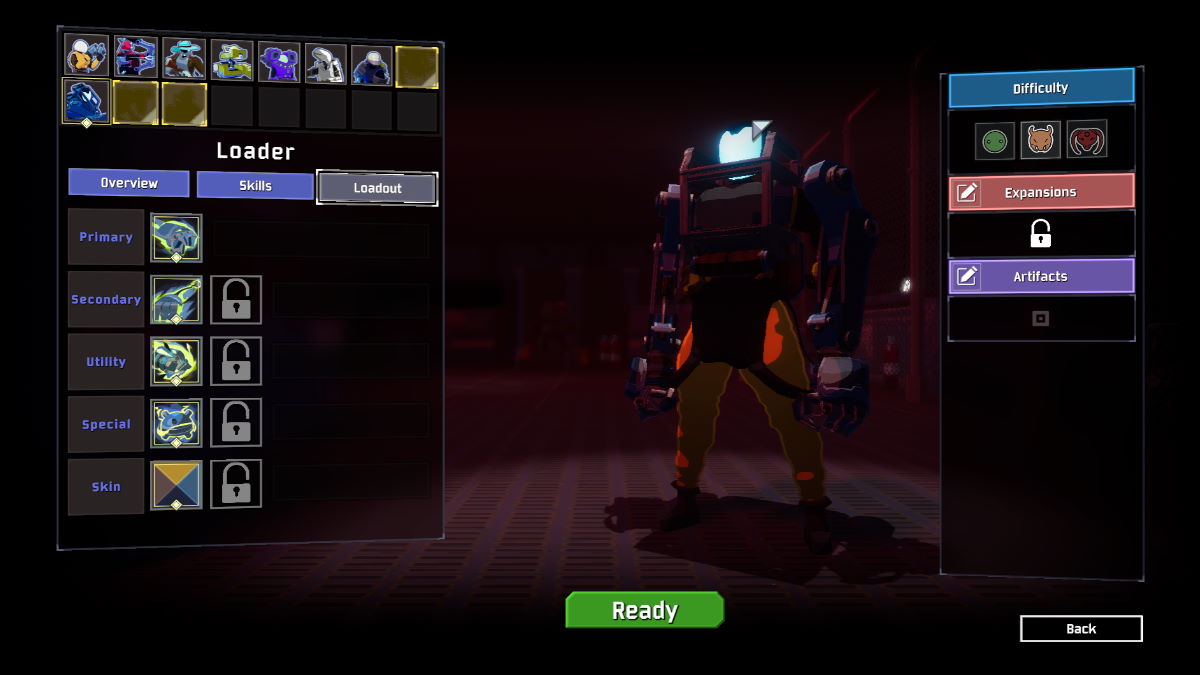Choose the equipped Secondary skill icon

coord(176,300)
